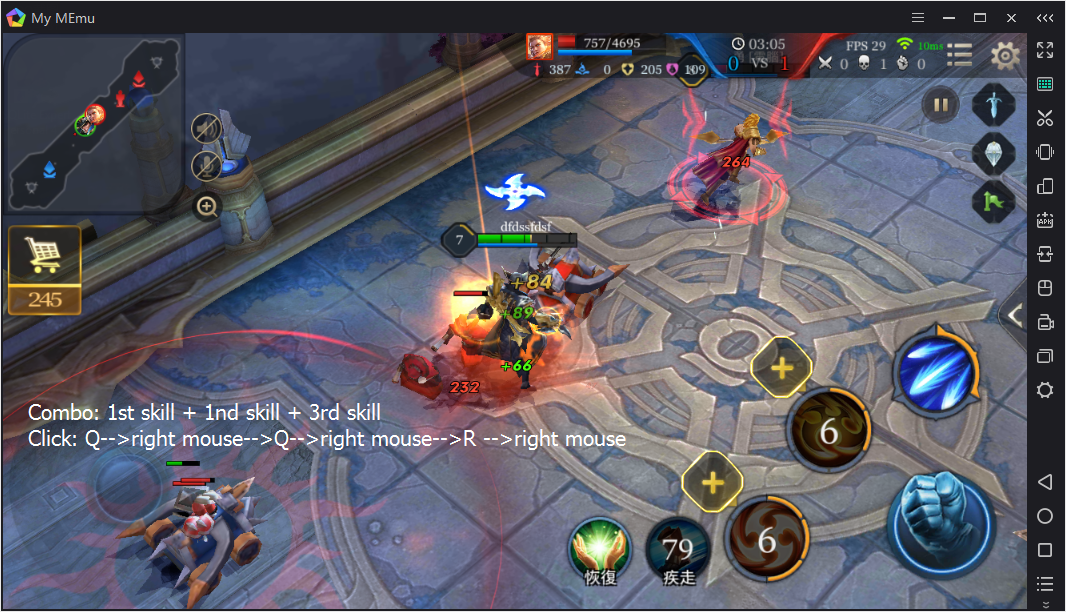Screen dimensions: 1066x612
Task: Activate the spiral skill next to 疾走
Action: click(767, 540)
